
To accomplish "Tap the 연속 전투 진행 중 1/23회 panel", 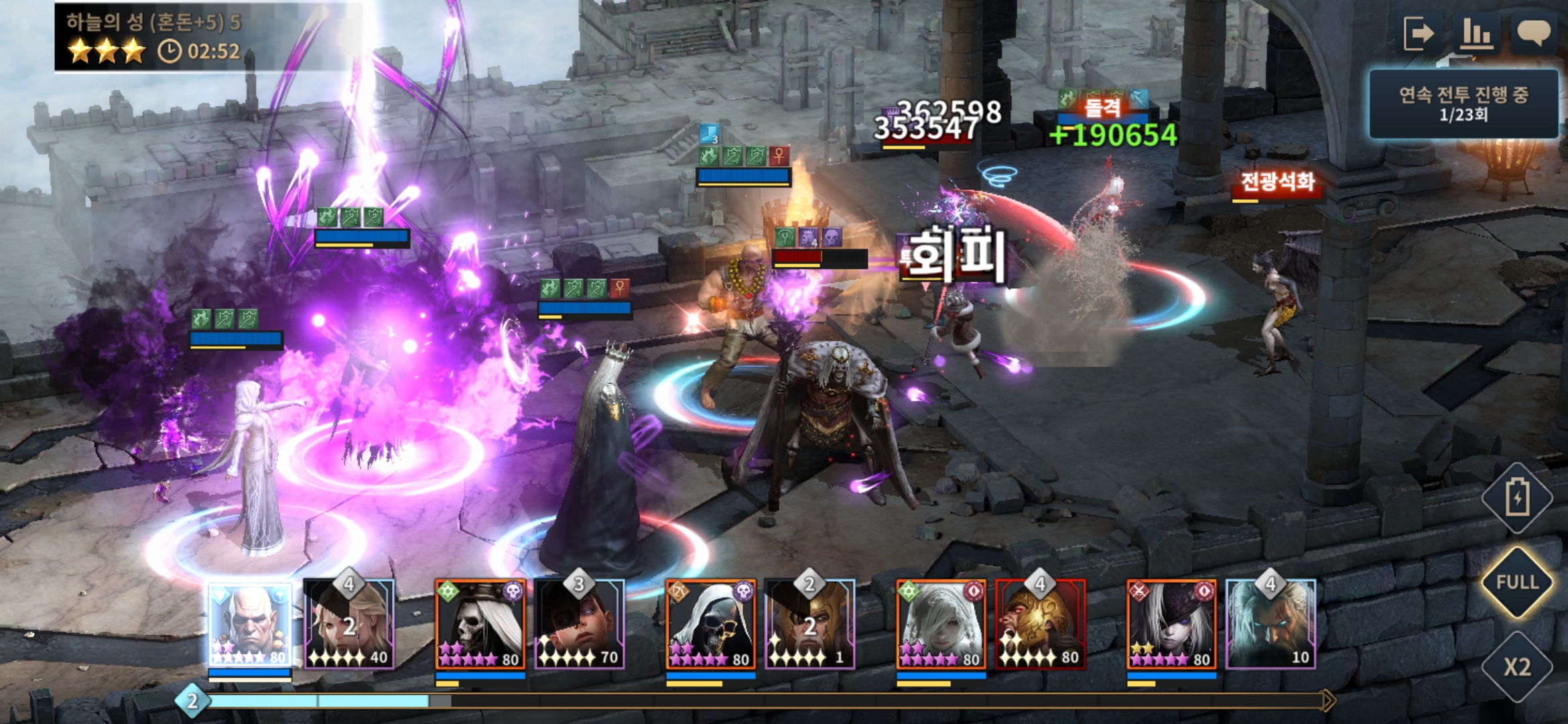I will tap(1463, 104).
